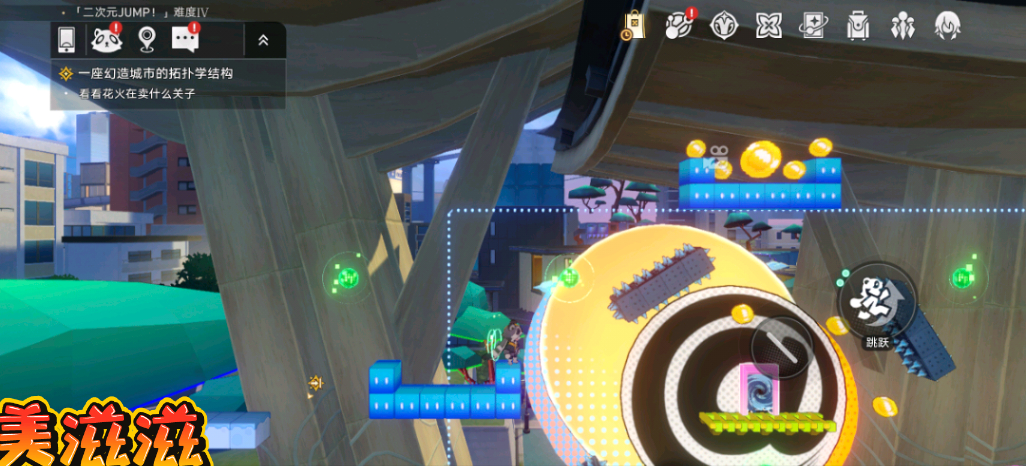This screenshot has width=1026, height=466.
Task: Open the team lineup icon
Action: point(903,25)
